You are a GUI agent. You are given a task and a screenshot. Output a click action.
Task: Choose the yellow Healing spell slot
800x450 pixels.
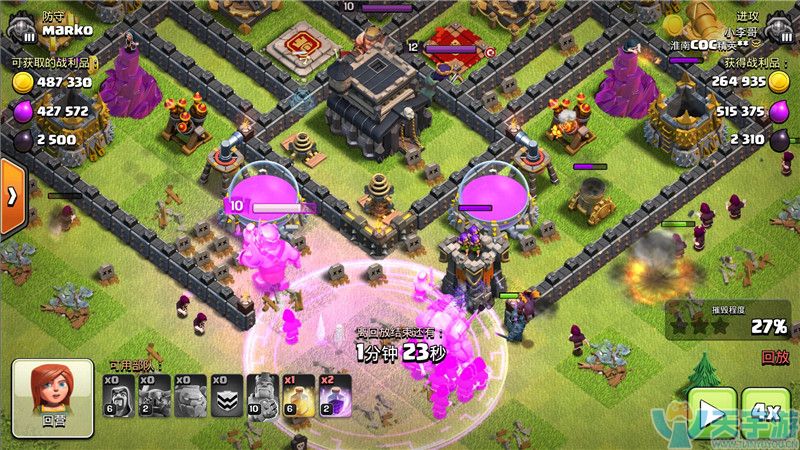(299, 396)
